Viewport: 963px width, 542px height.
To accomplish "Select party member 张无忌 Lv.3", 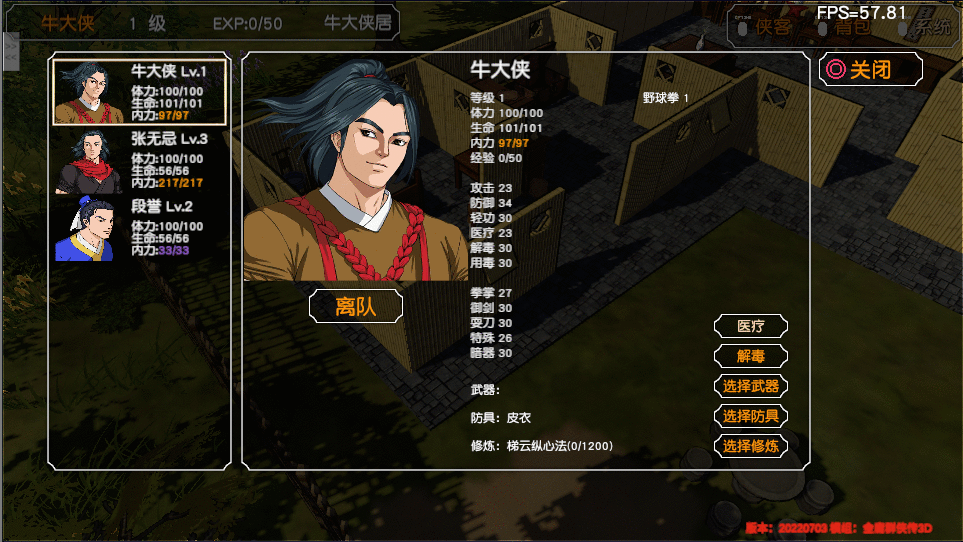I will pyautogui.click(x=139, y=161).
